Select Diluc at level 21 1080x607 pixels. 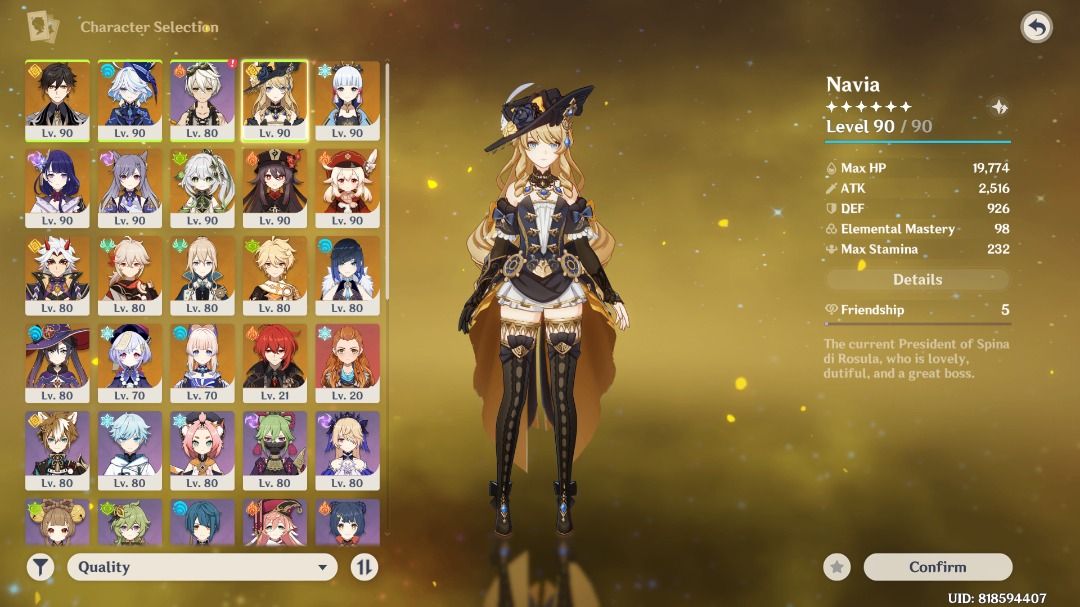275,362
